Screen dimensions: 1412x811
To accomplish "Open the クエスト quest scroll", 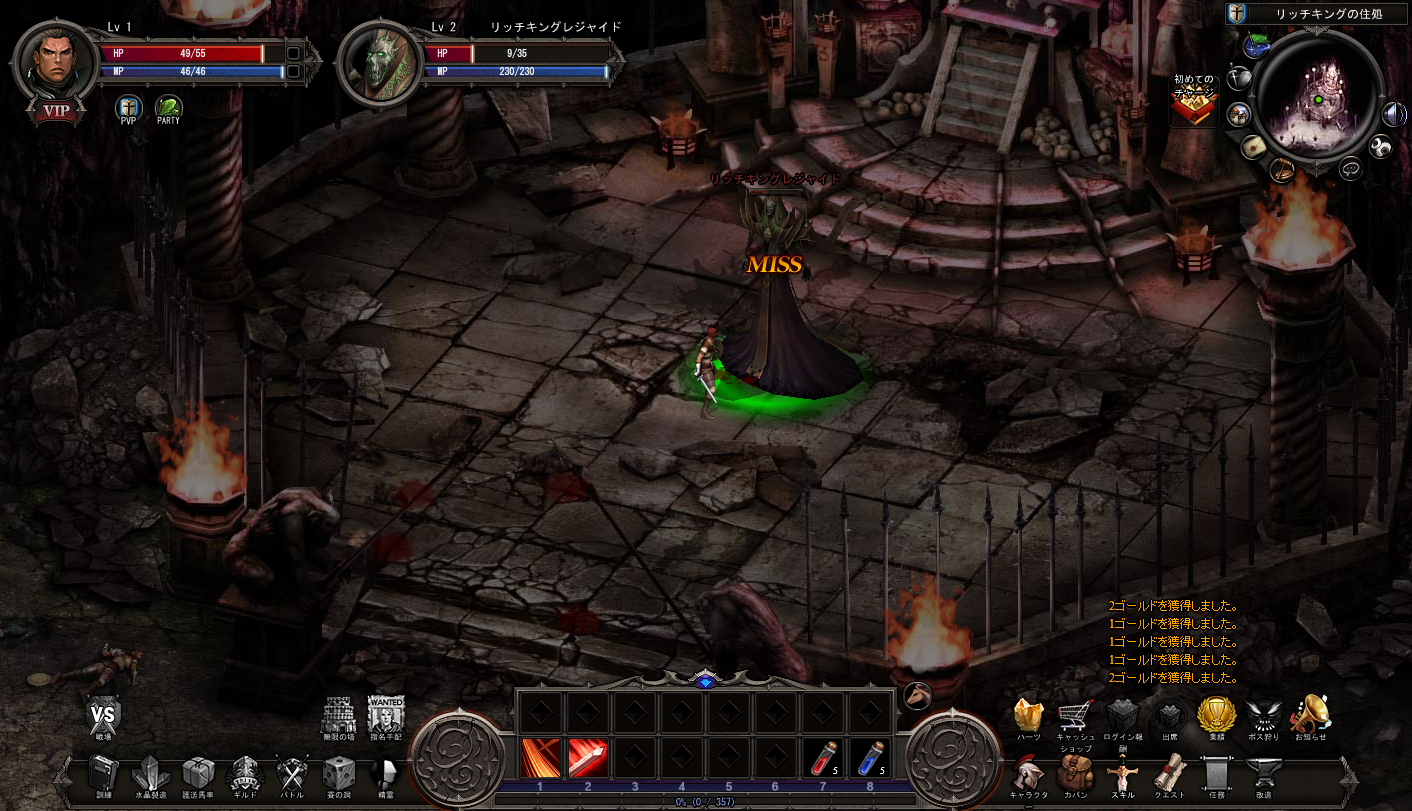I will pos(1169,772).
